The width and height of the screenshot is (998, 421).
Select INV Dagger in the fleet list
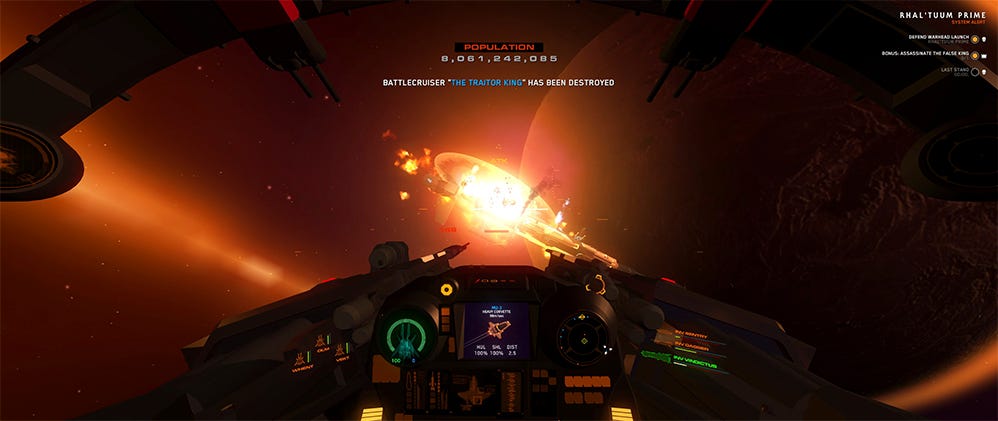(x=694, y=344)
